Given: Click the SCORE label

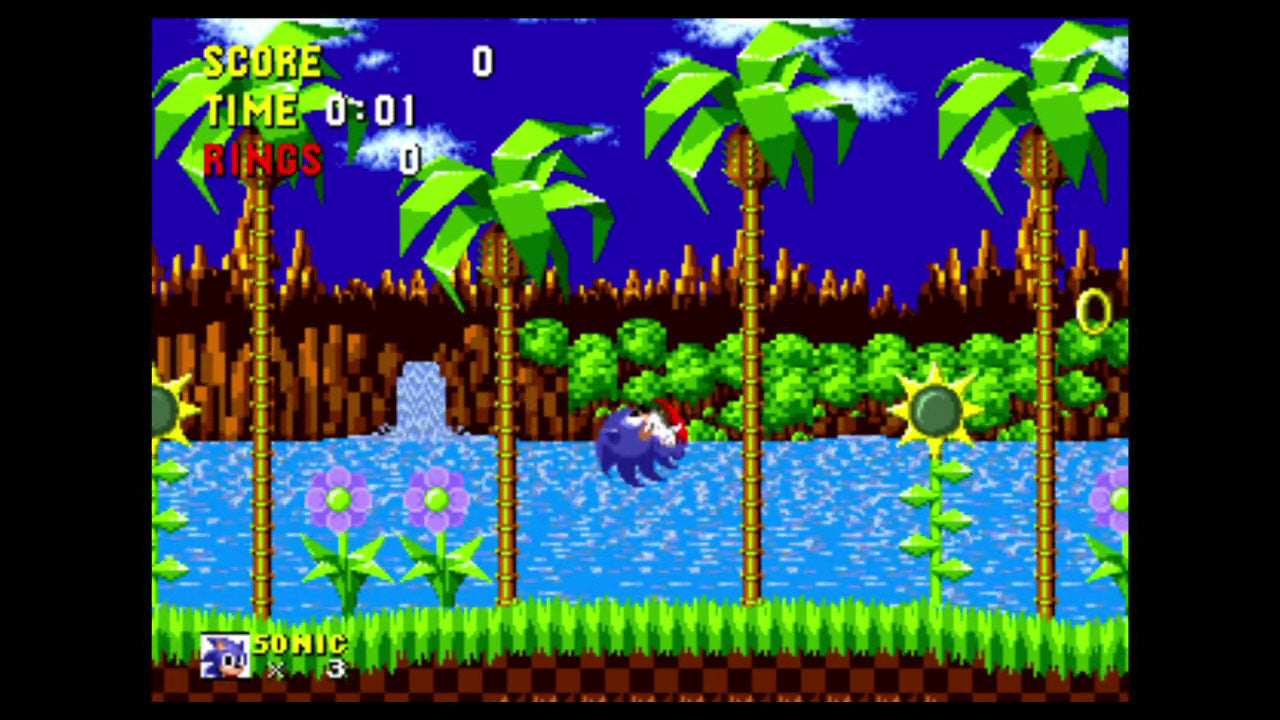Looking at the screenshot, I should click(x=260, y=62).
